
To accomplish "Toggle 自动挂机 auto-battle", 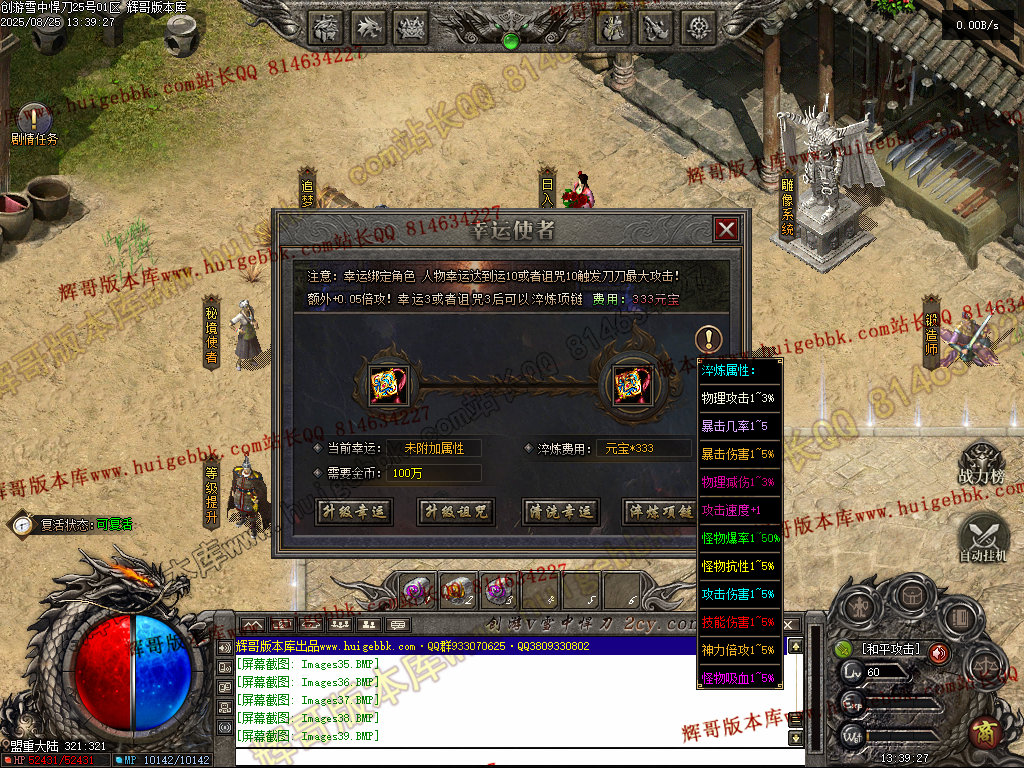I will [x=983, y=538].
